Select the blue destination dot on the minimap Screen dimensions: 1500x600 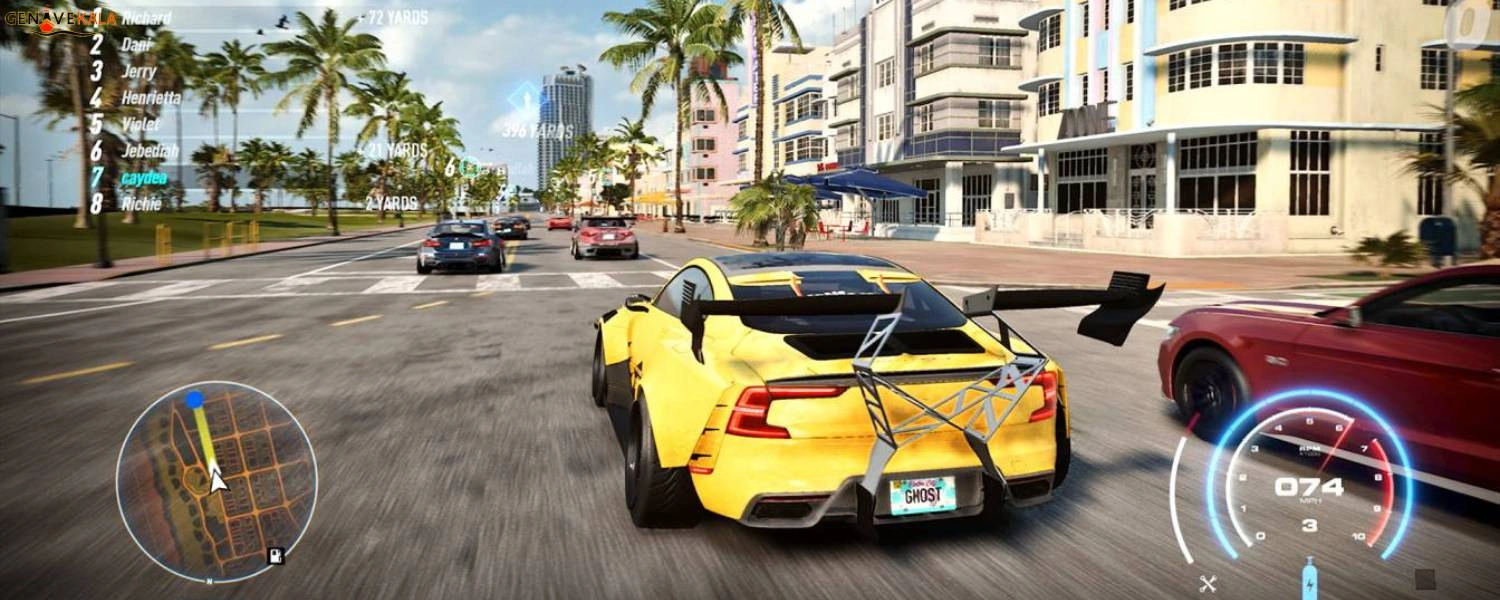click(x=195, y=400)
